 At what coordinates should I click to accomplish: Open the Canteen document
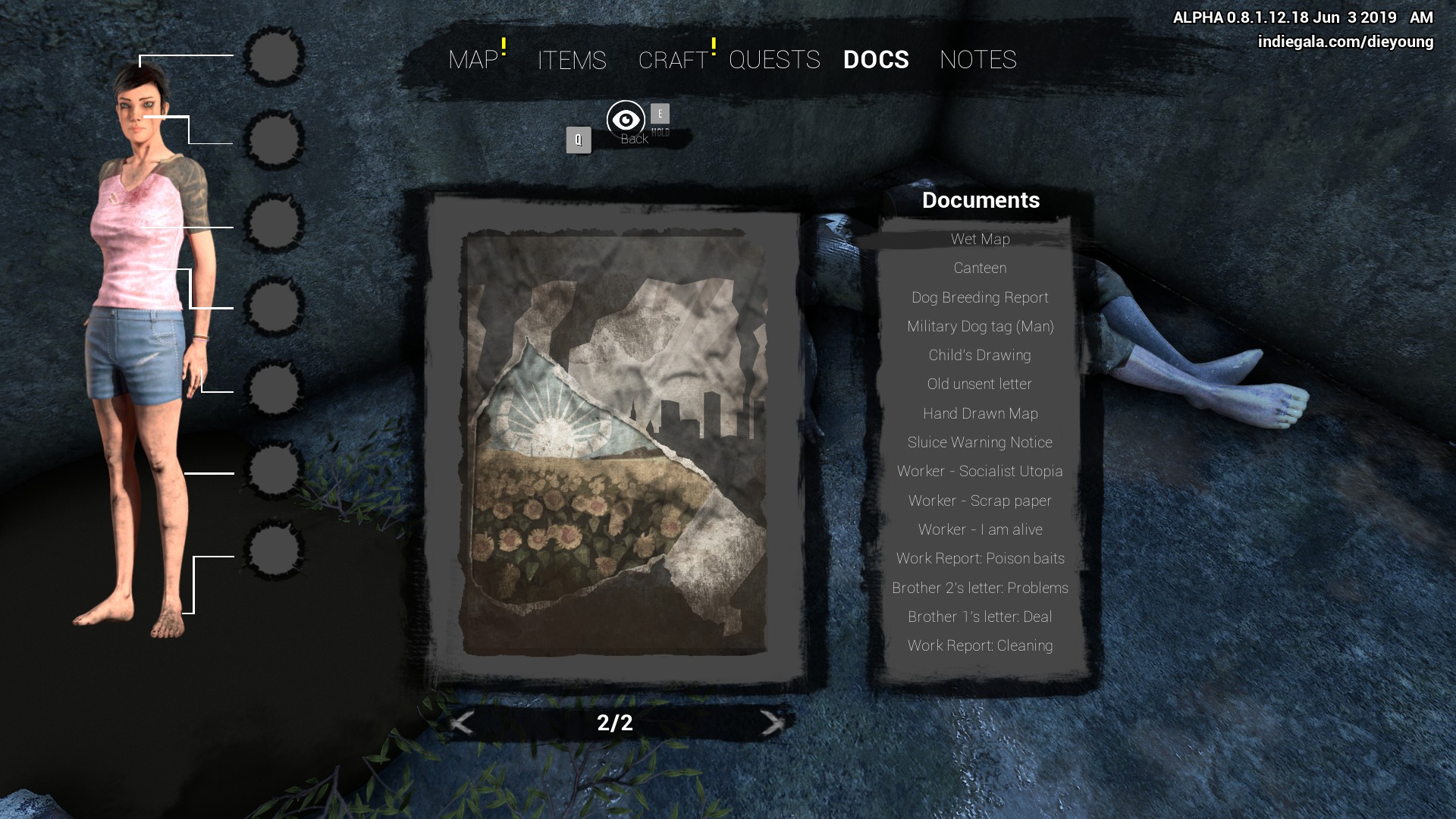click(980, 268)
